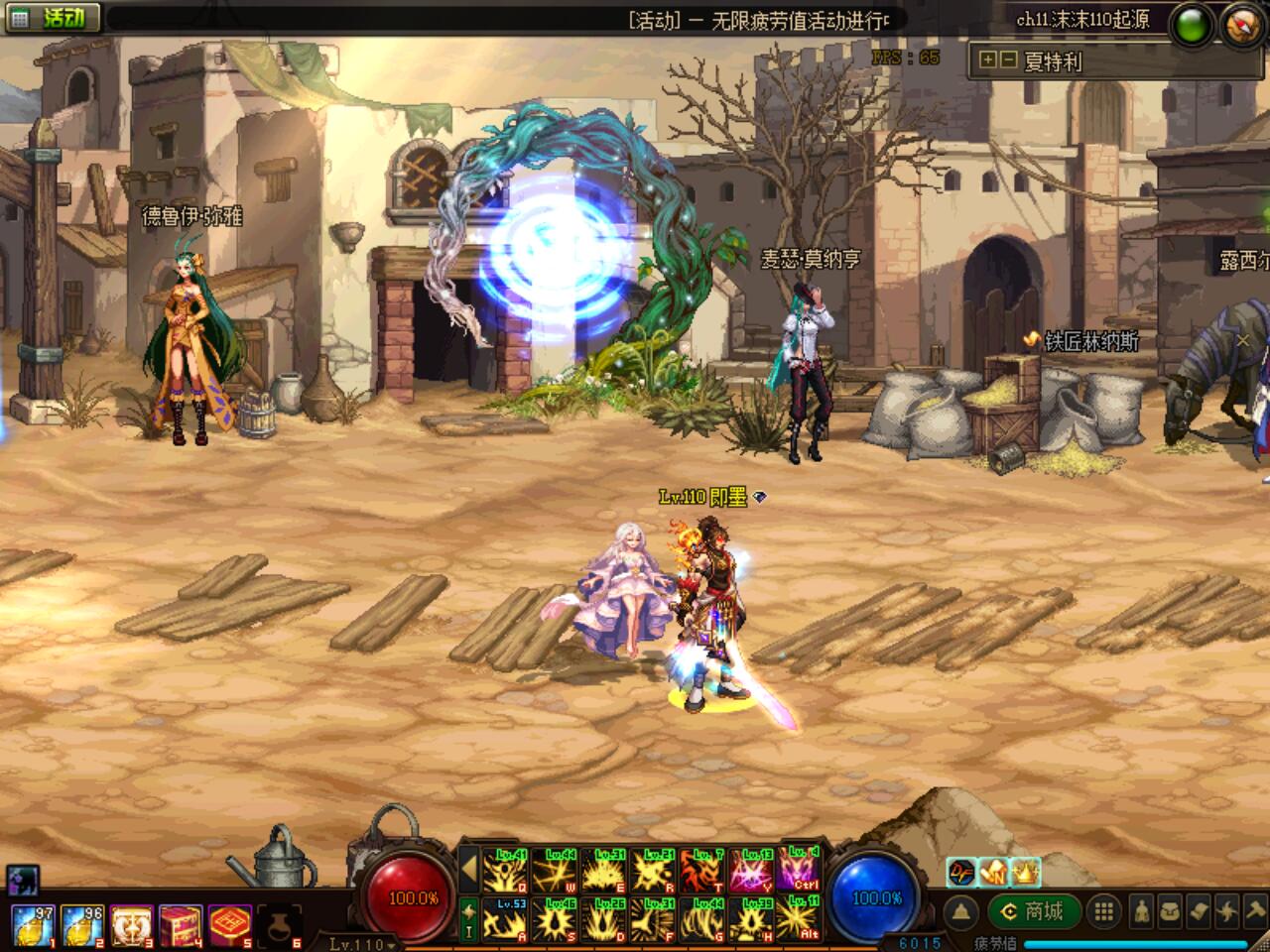The height and width of the screenshot is (952, 1270).
Task: Select the red lantern item in slot 5
Action: pyautogui.click(x=229, y=923)
